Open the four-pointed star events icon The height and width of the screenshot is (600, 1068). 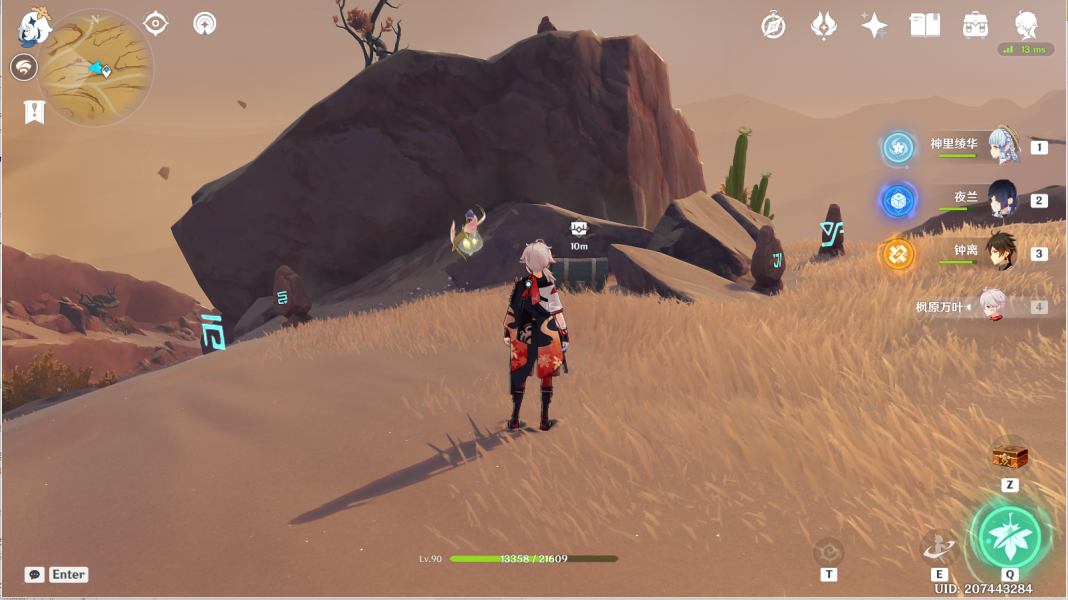coord(874,26)
